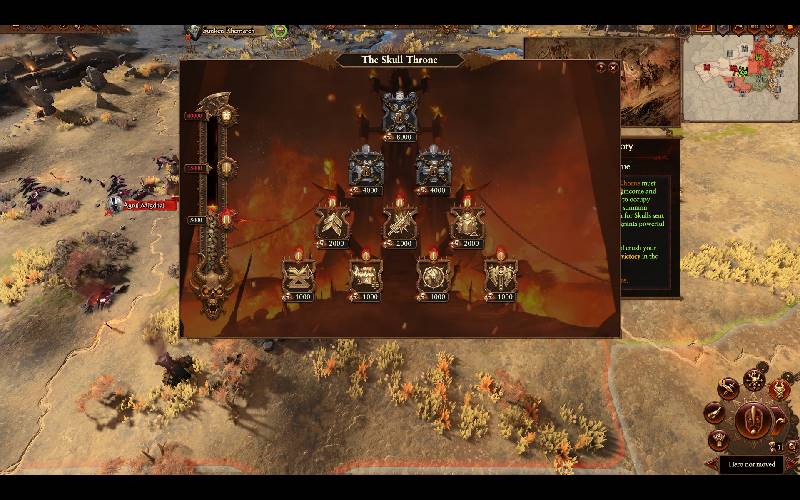Select the 8000 skulls top reward

pyautogui.click(x=400, y=113)
